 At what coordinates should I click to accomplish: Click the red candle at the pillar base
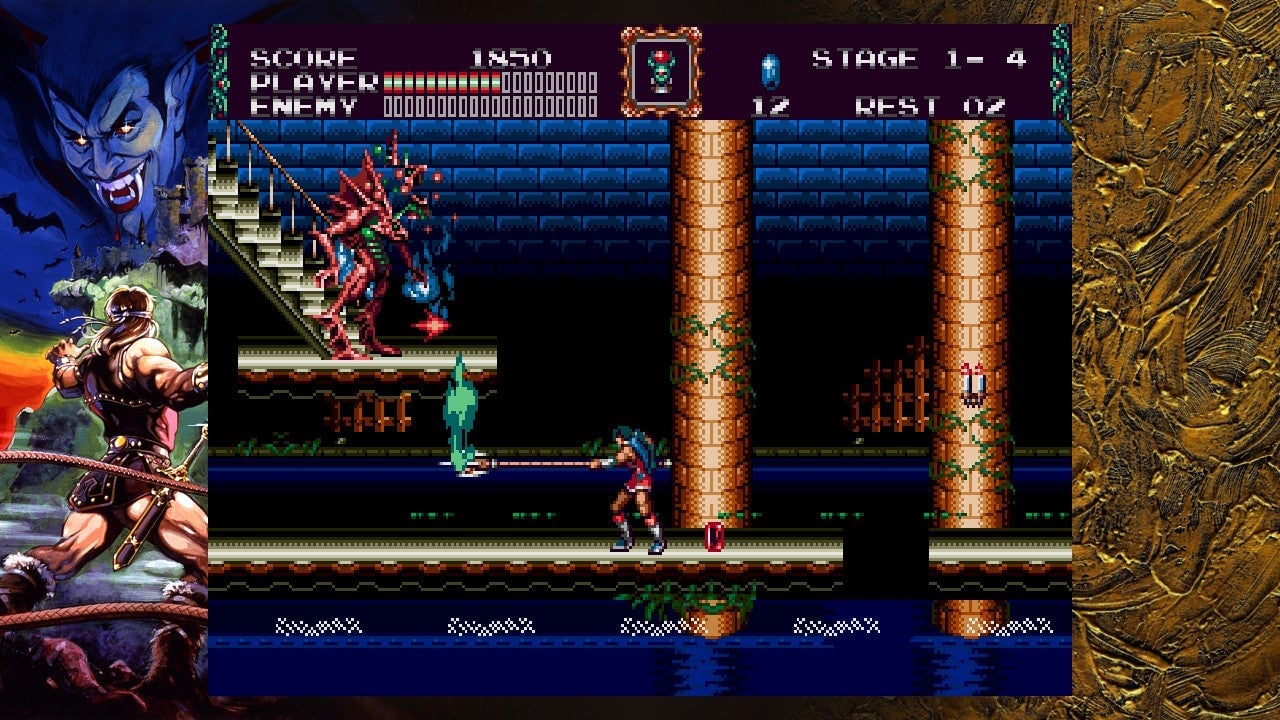pos(713,536)
